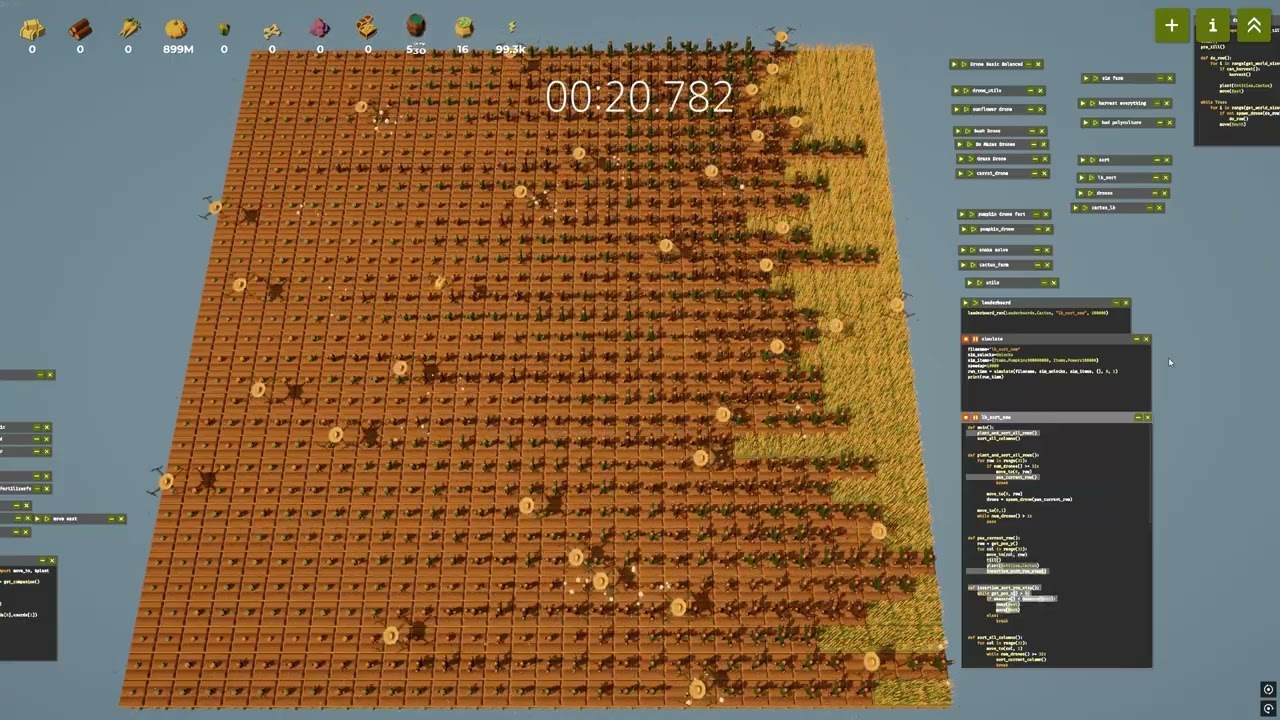
Task: Run the harvest everything script
Action: click(x=1083, y=102)
